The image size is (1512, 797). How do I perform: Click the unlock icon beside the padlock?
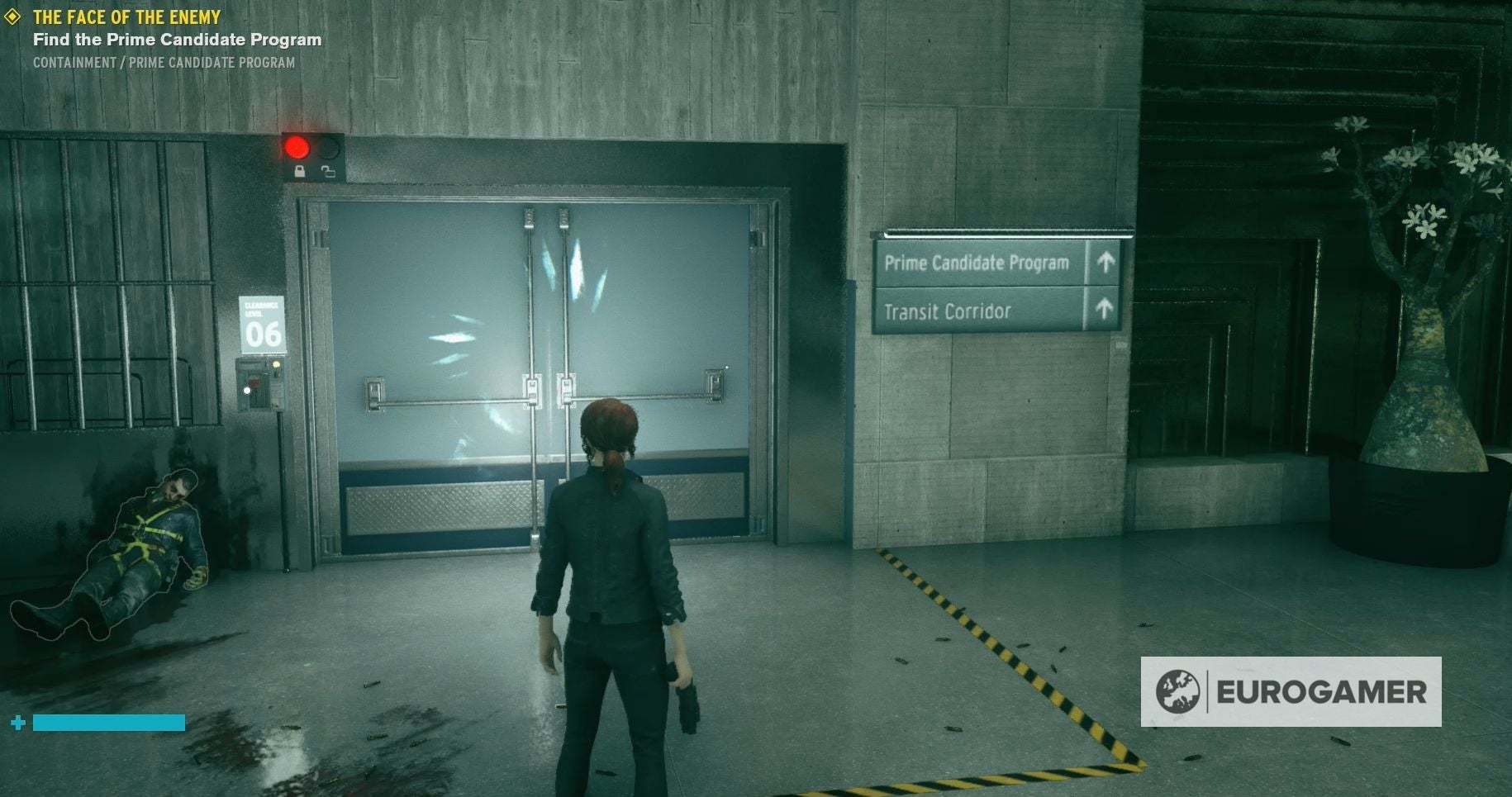click(328, 172)
